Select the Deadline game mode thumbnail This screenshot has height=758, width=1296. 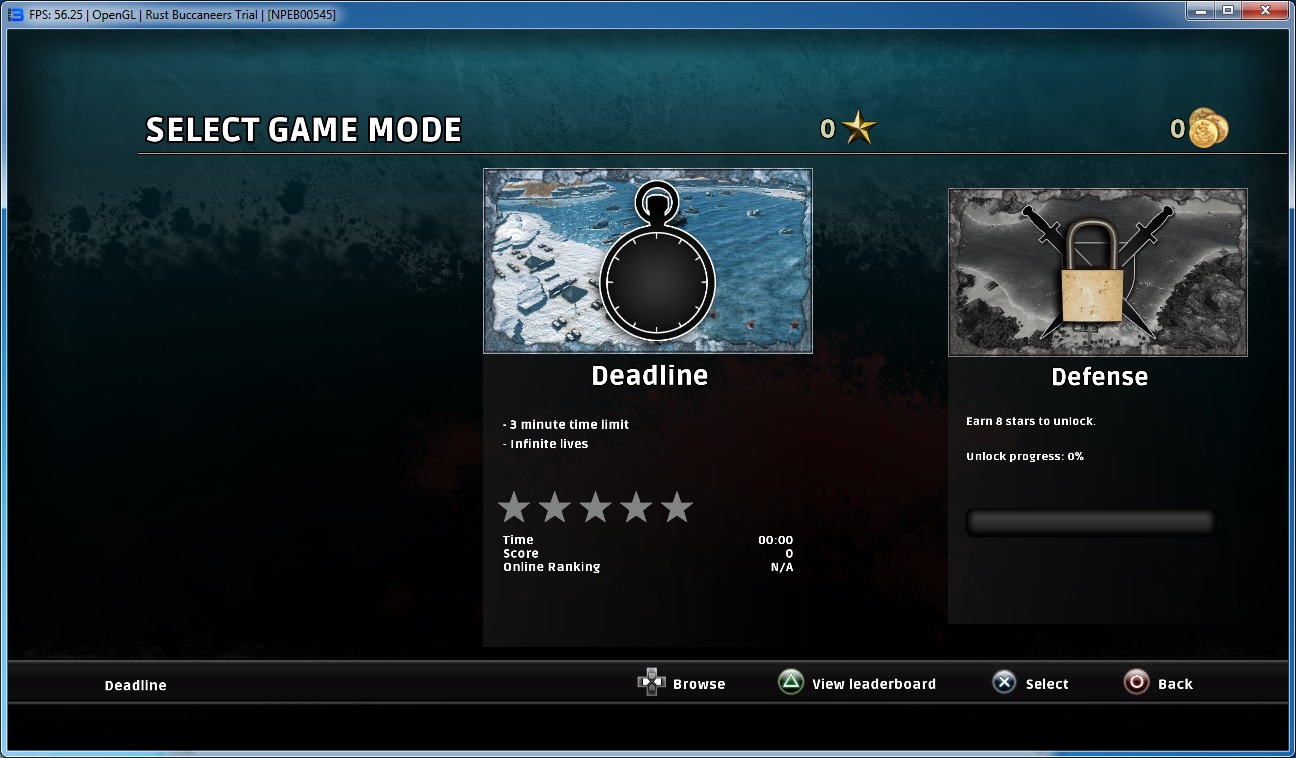click(647, 261)
